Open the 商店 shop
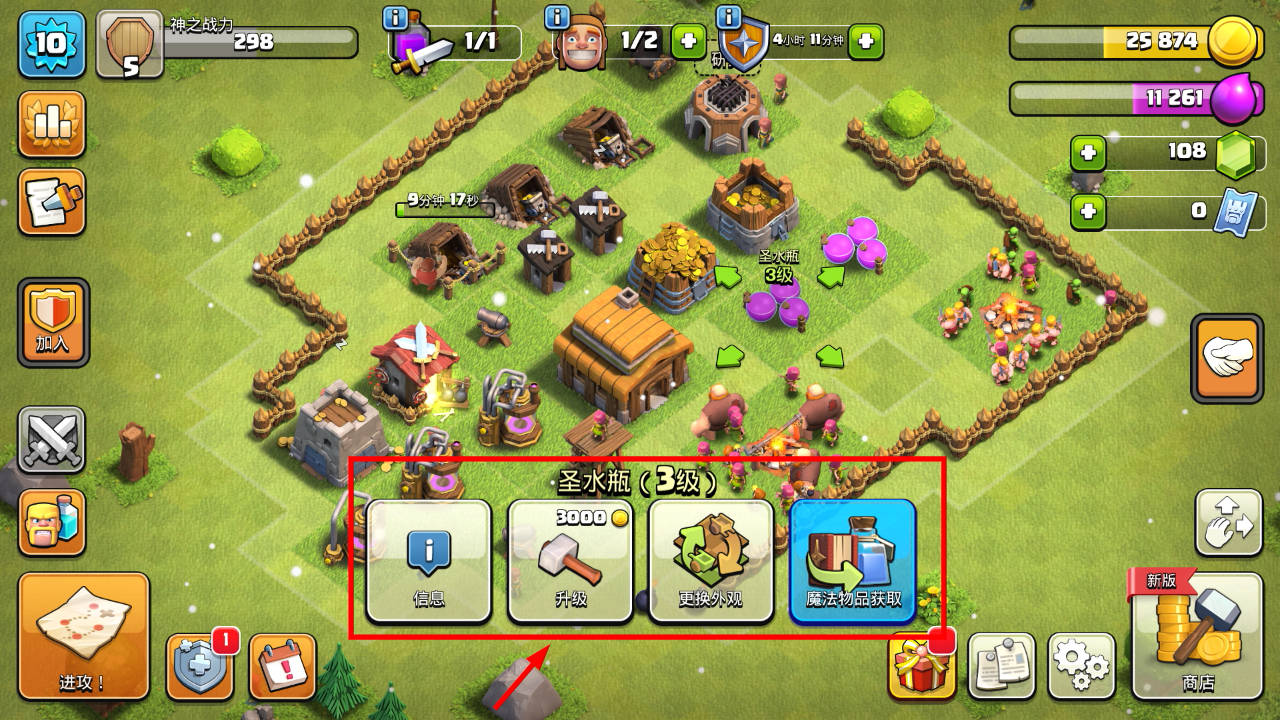Screen dimensions: 1280x720 coord(1197,636)
